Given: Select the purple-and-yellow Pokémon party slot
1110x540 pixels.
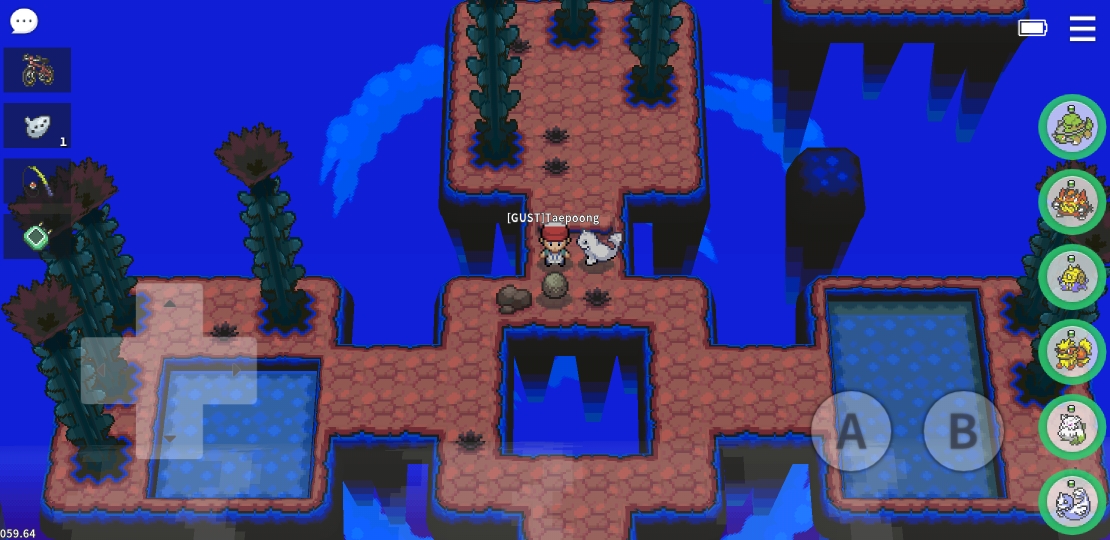Looking at the screenshot, I should click(1072, 277).
